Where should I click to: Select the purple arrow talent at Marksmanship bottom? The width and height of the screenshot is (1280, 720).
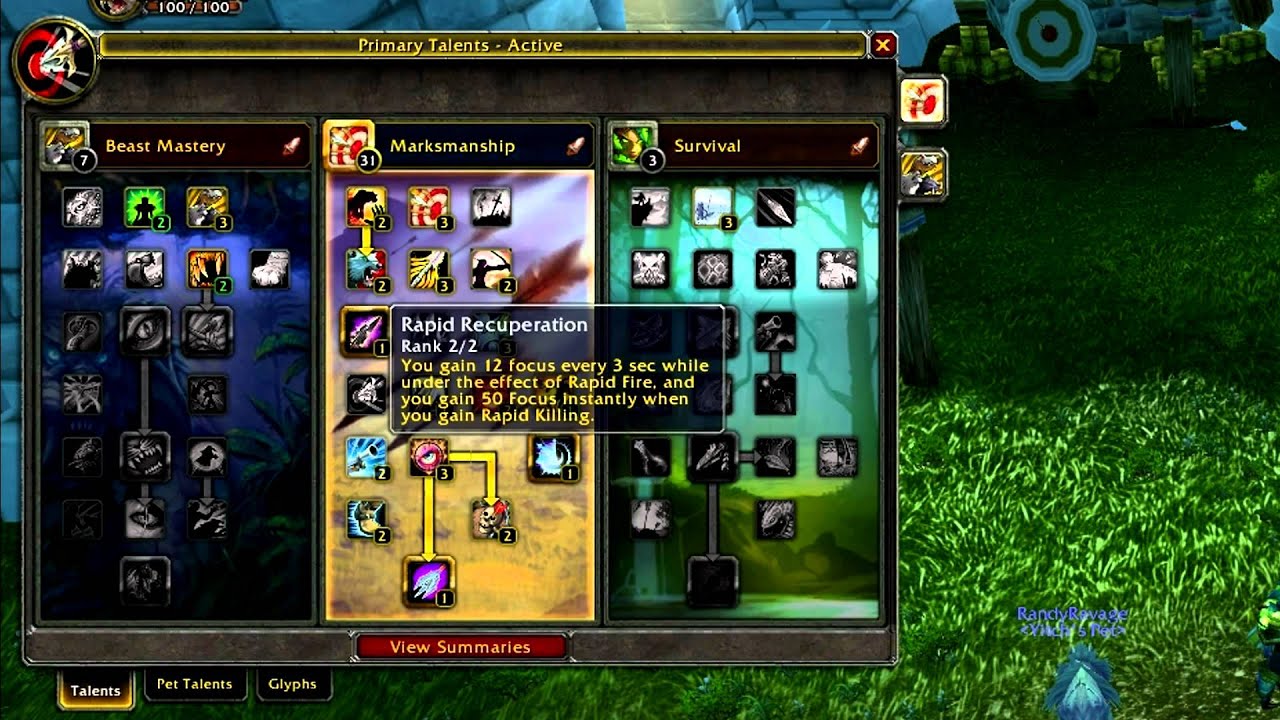429,581
